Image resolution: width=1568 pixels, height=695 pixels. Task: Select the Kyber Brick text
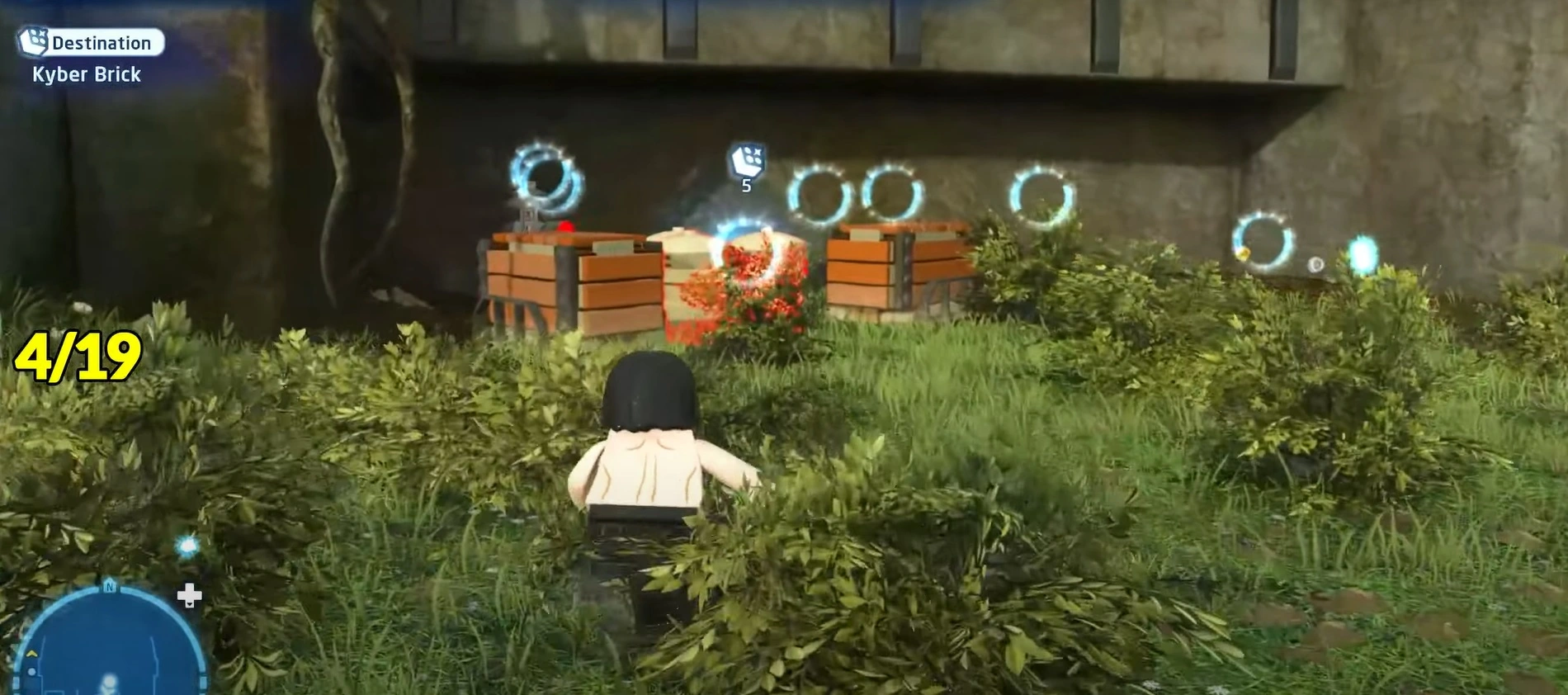click(x=87, y=74)
